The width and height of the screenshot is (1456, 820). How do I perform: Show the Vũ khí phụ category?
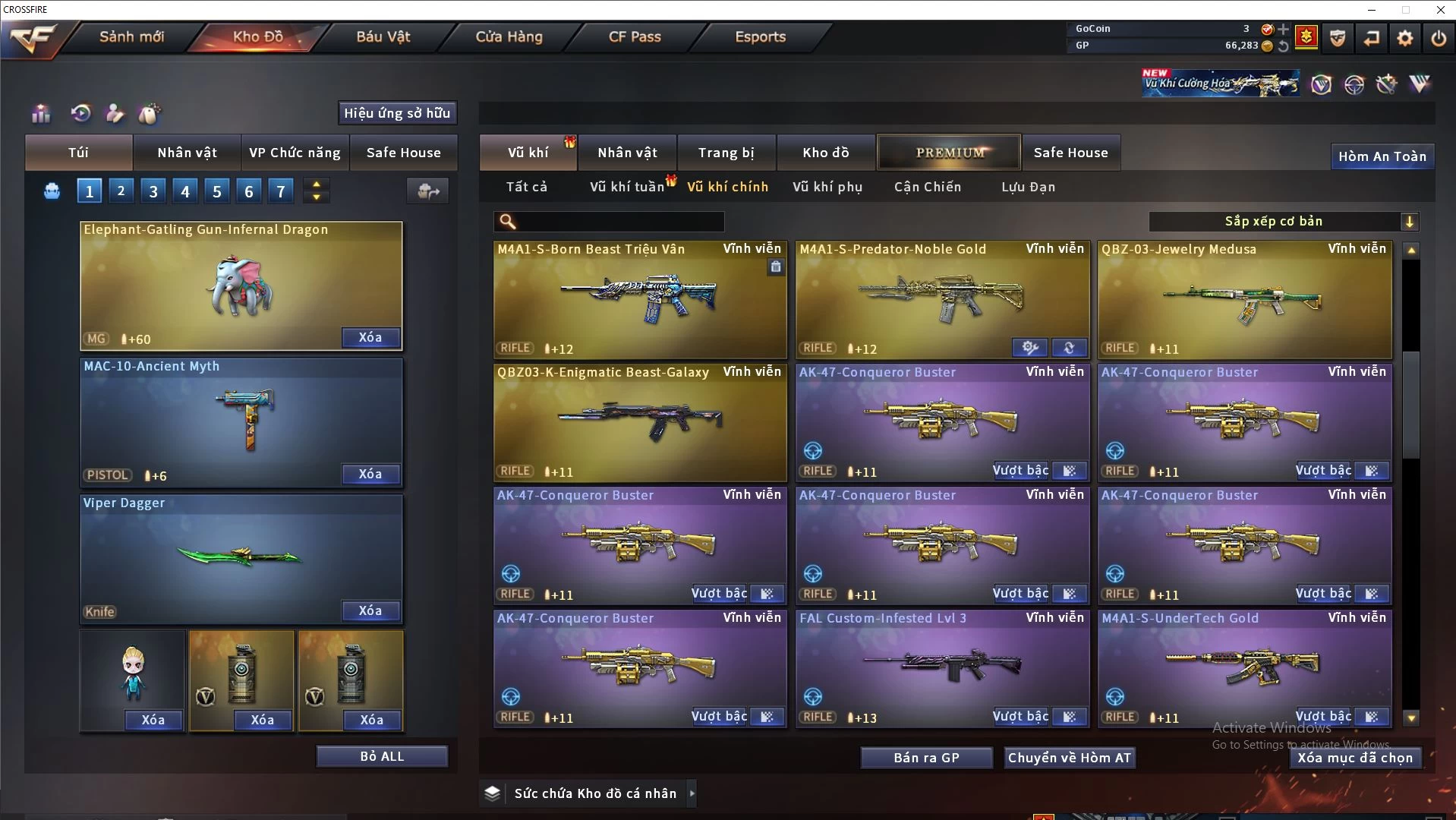click(827, 187)
